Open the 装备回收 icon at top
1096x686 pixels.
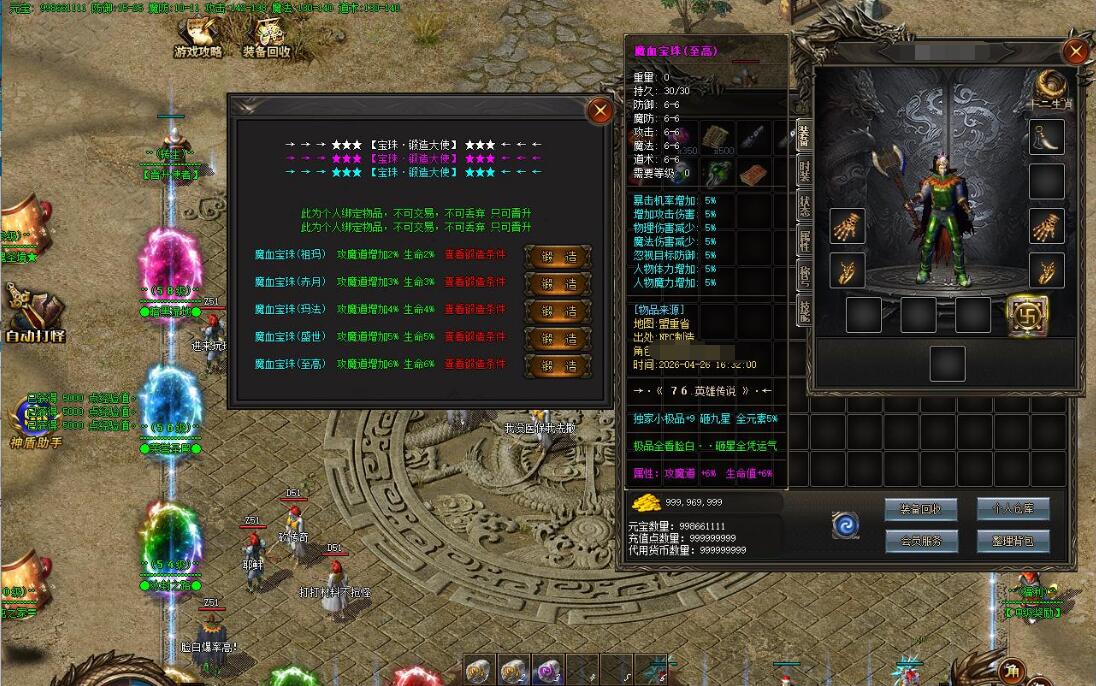coord(267,38)
